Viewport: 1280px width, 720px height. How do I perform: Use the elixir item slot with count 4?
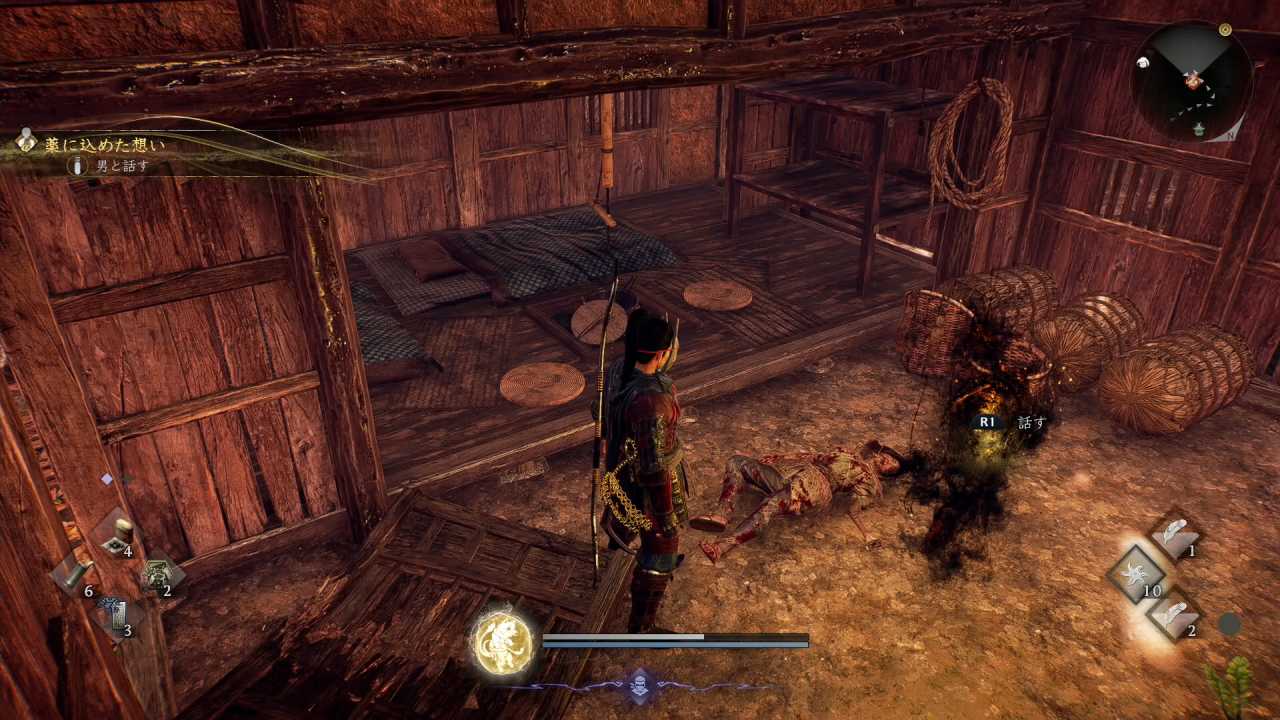point(119,535)
